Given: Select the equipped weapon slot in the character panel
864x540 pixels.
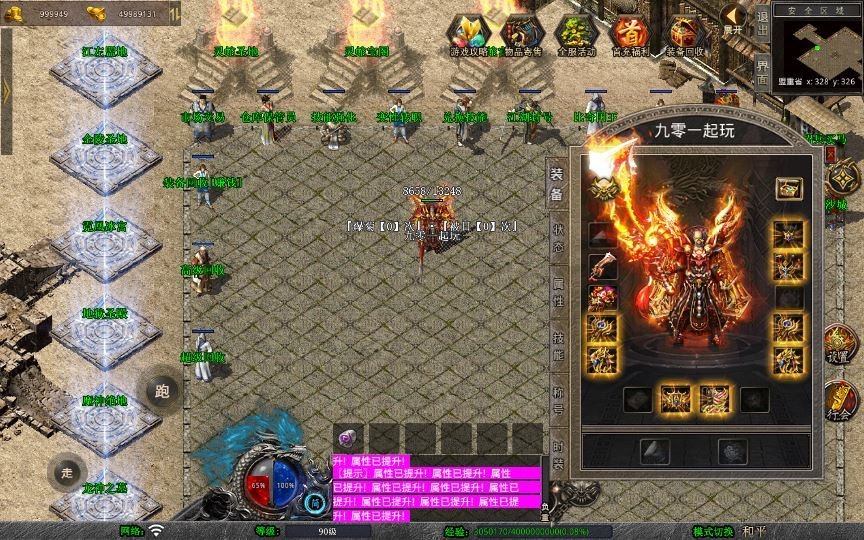Looking at the screenshot, I should click(x=602, y=265).
